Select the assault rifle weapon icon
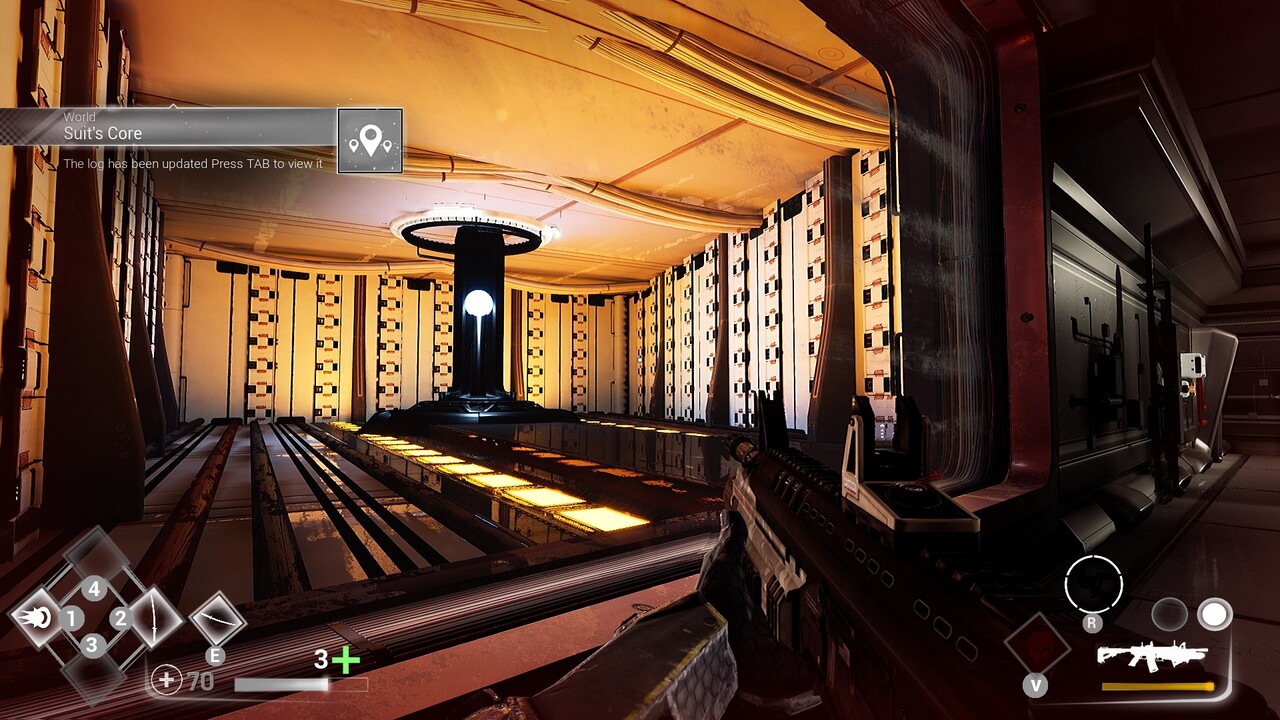 [1152, 656]
